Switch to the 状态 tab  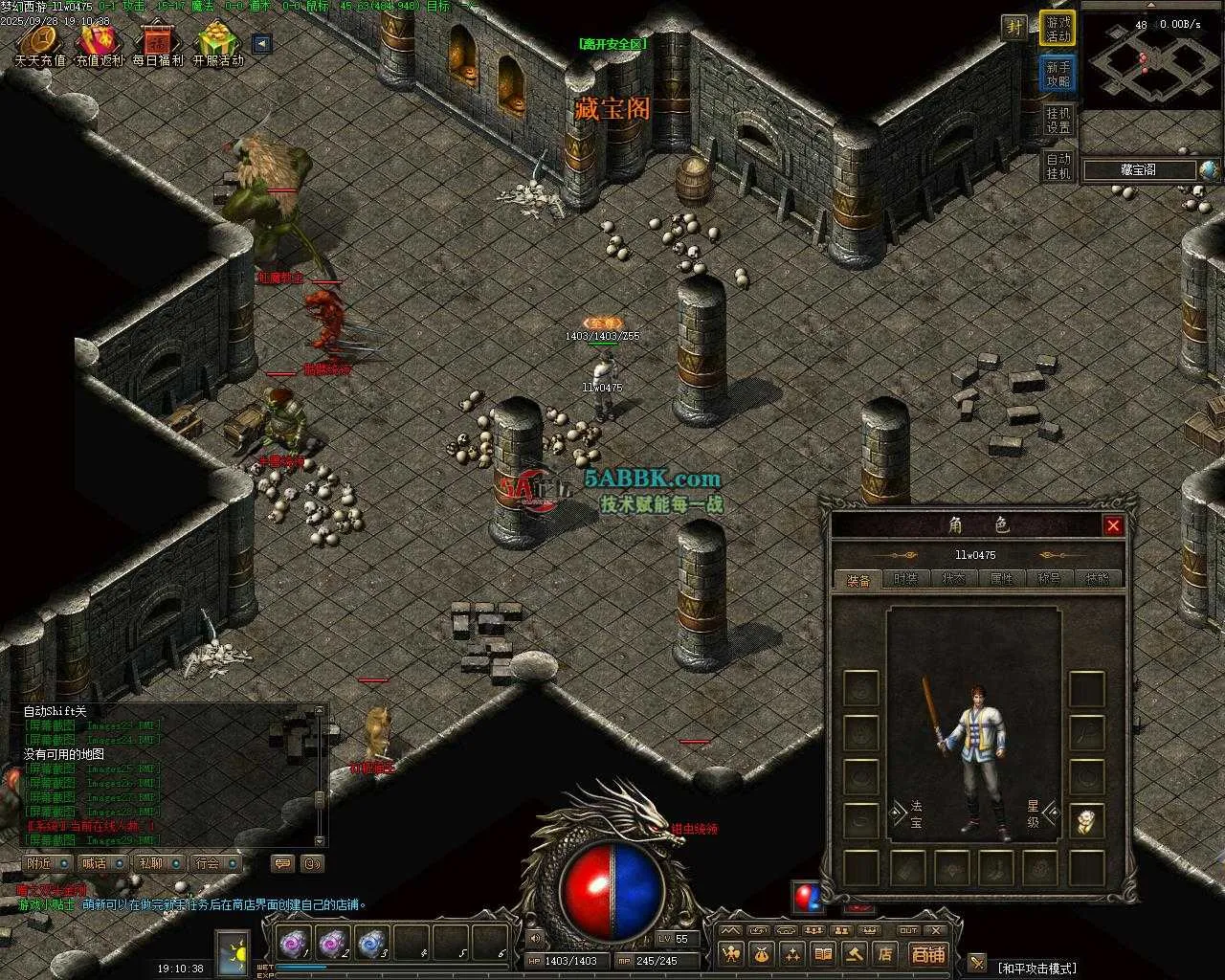[953, 579]
